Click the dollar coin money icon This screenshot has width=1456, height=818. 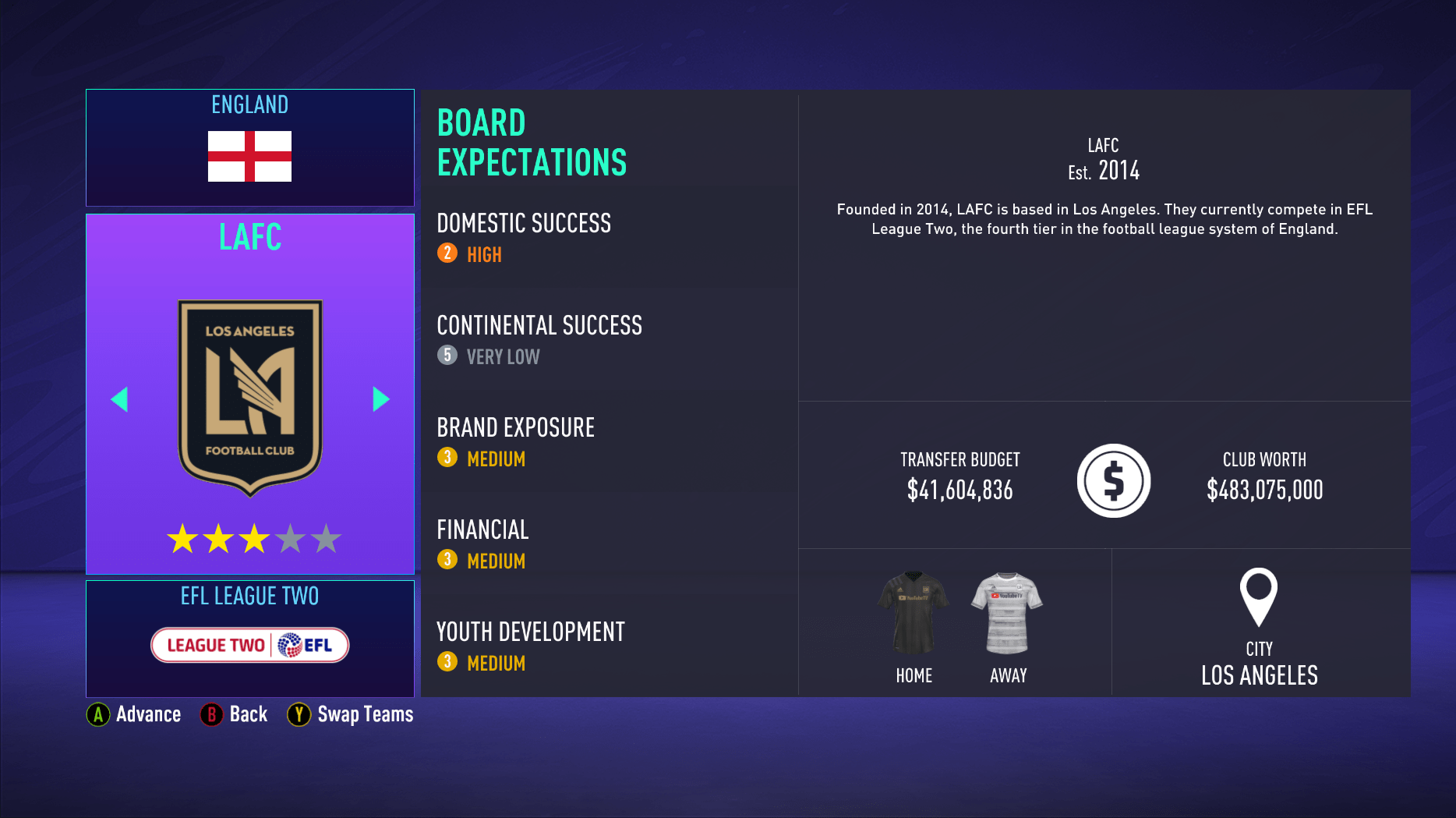click(x=1113, y=480)
